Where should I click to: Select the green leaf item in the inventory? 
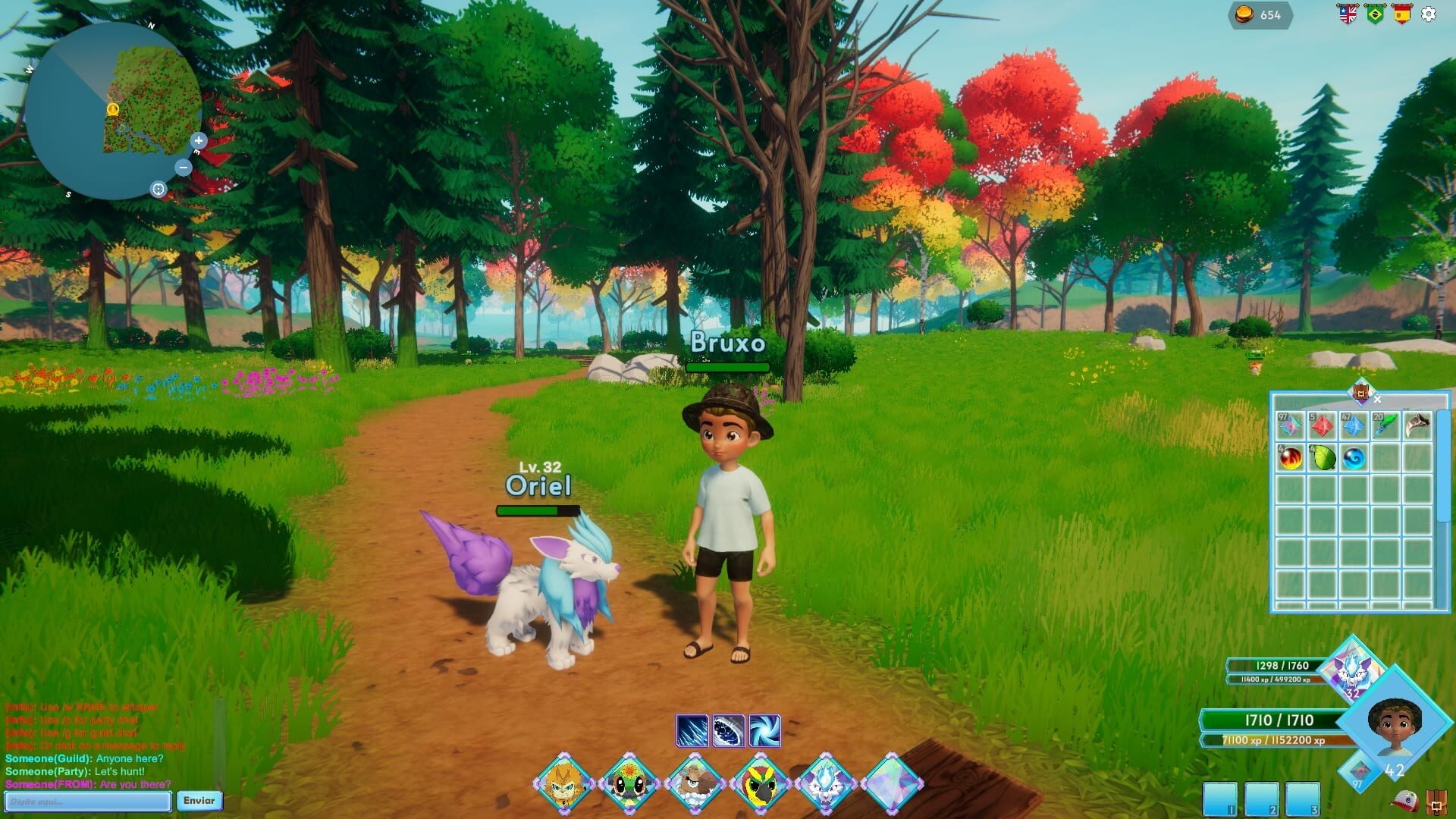(x=1323, y=458)
